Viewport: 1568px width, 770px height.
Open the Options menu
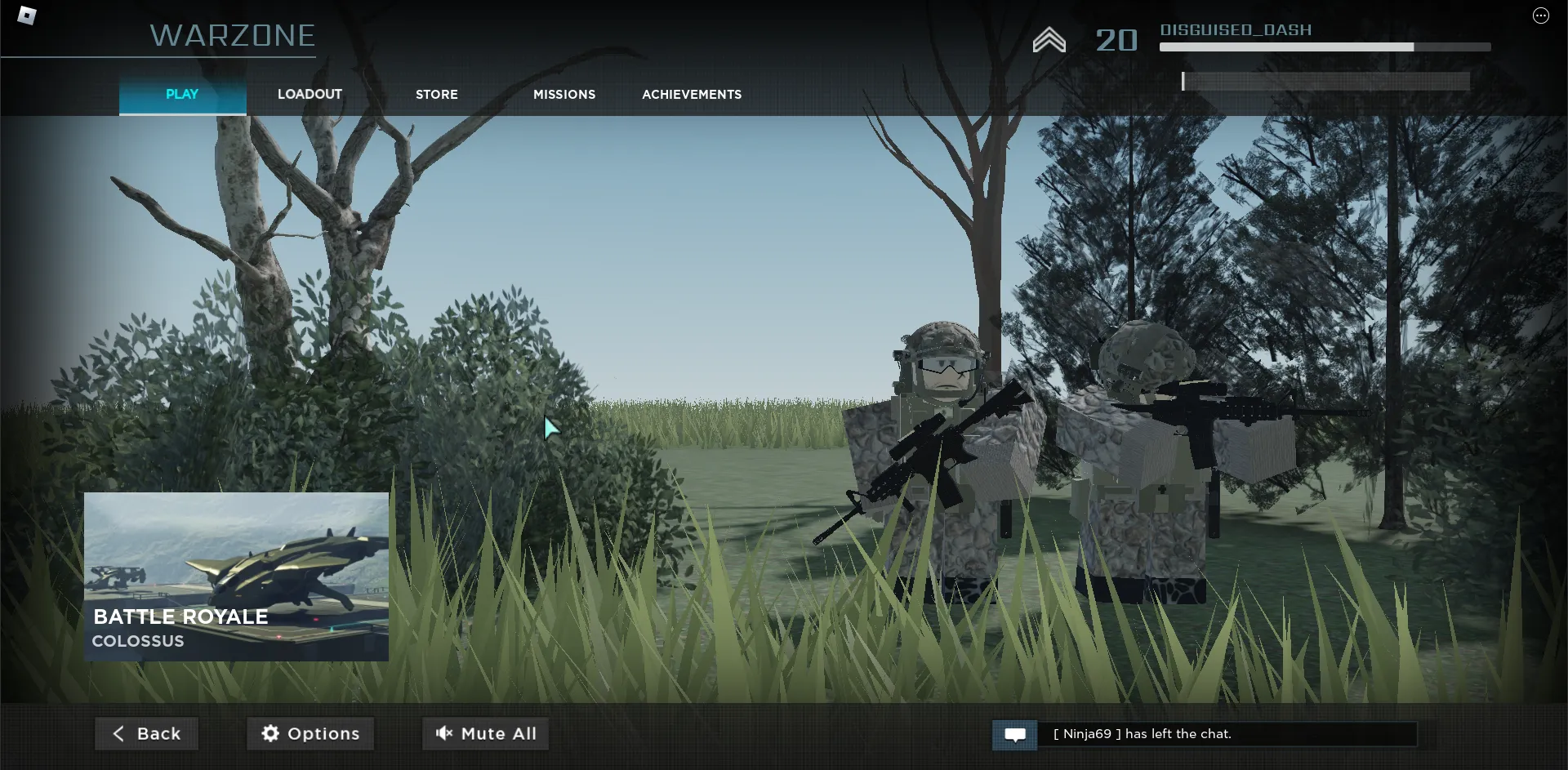coord(310,733)
